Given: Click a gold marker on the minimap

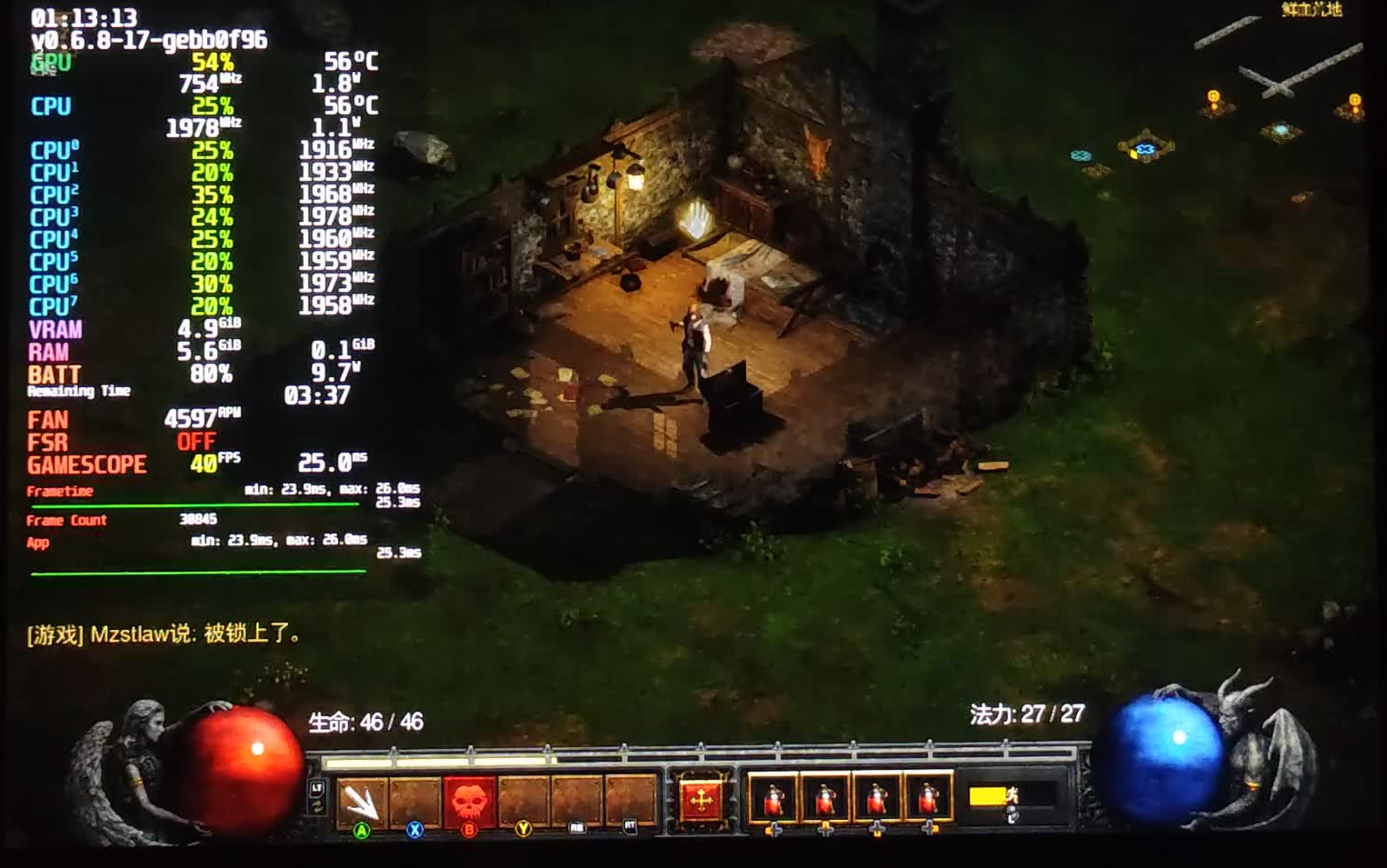Looking at the screenshot, I should click(x=1212, y=97).
